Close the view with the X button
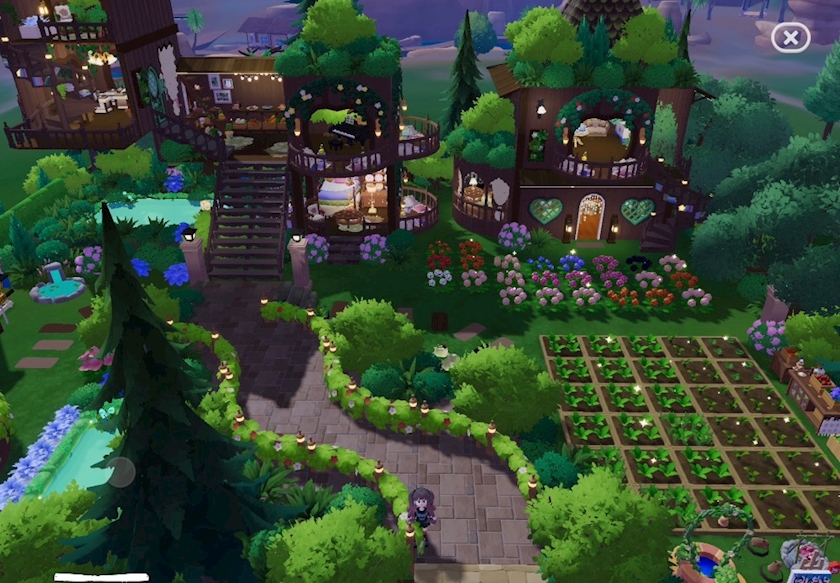The image size is (840, 583). [x=790, y=38]
